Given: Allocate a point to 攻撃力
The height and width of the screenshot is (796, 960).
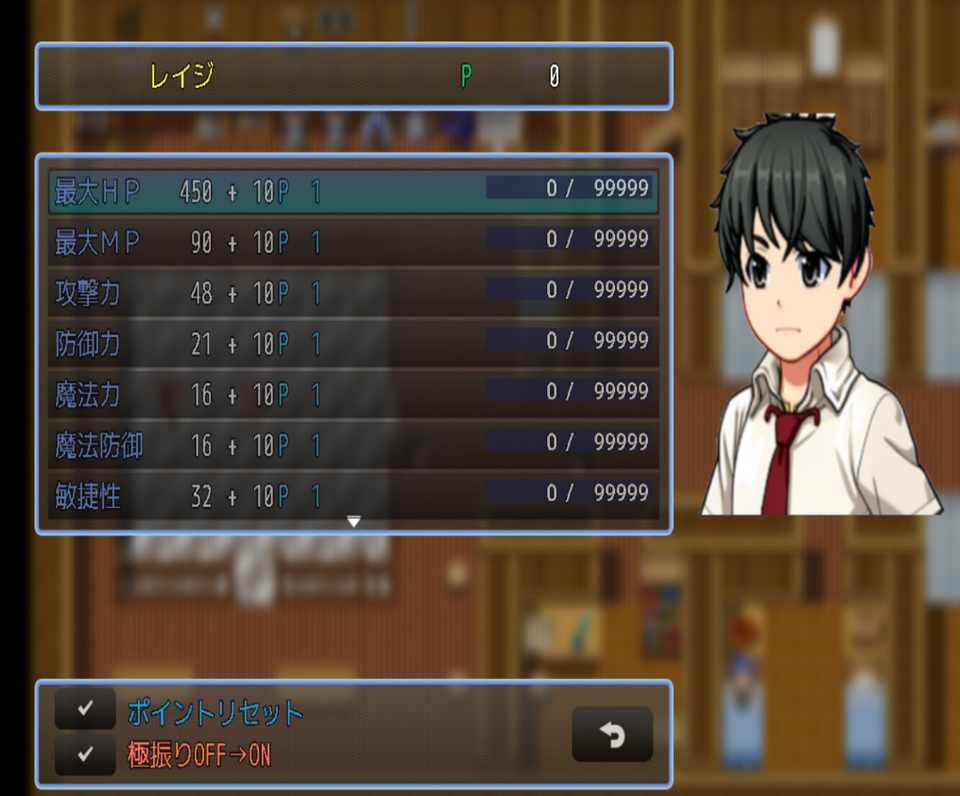Looking at the screenshot, I should tap(353, 293).
